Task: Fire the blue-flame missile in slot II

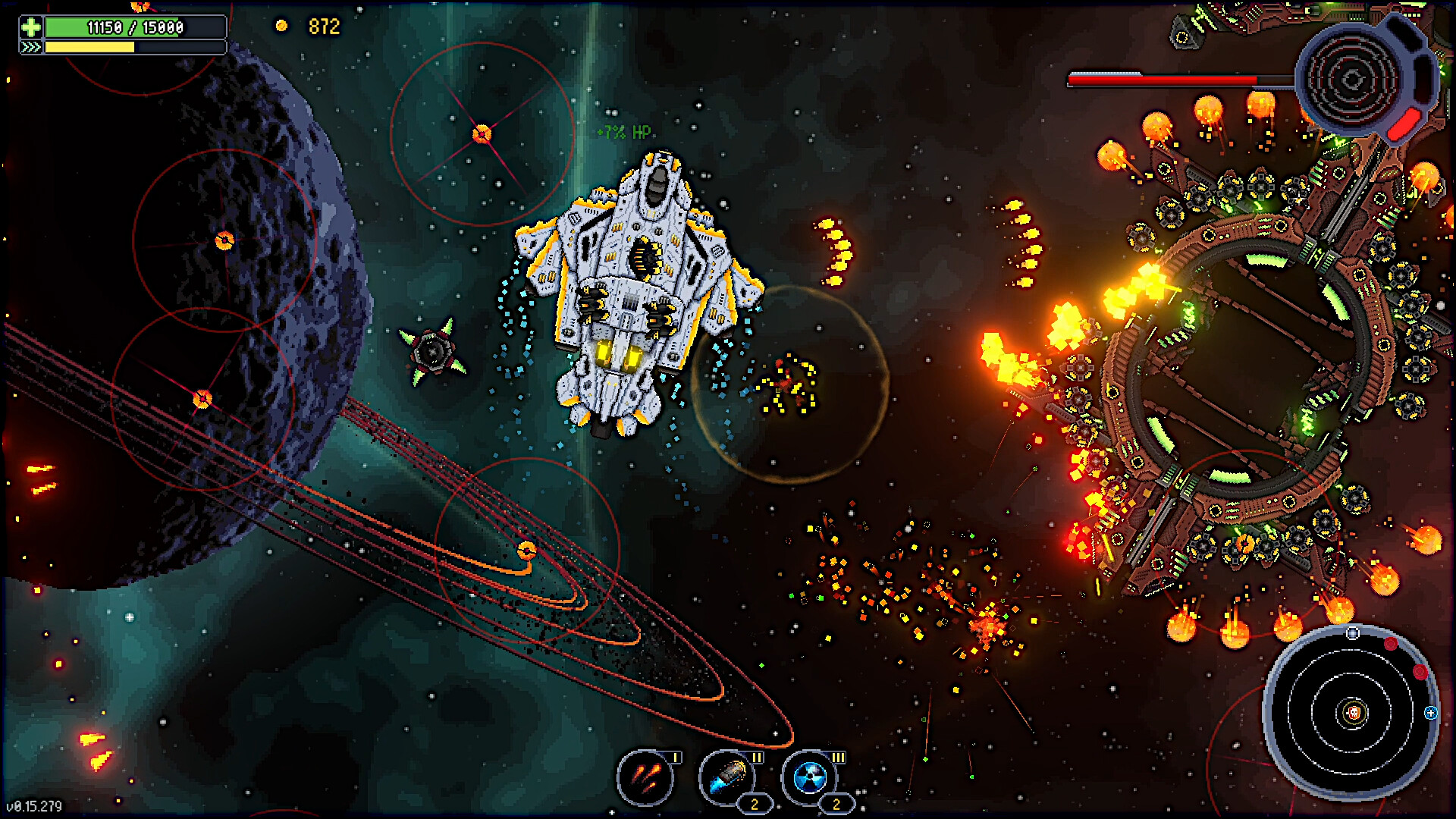Action: (727, 777)
